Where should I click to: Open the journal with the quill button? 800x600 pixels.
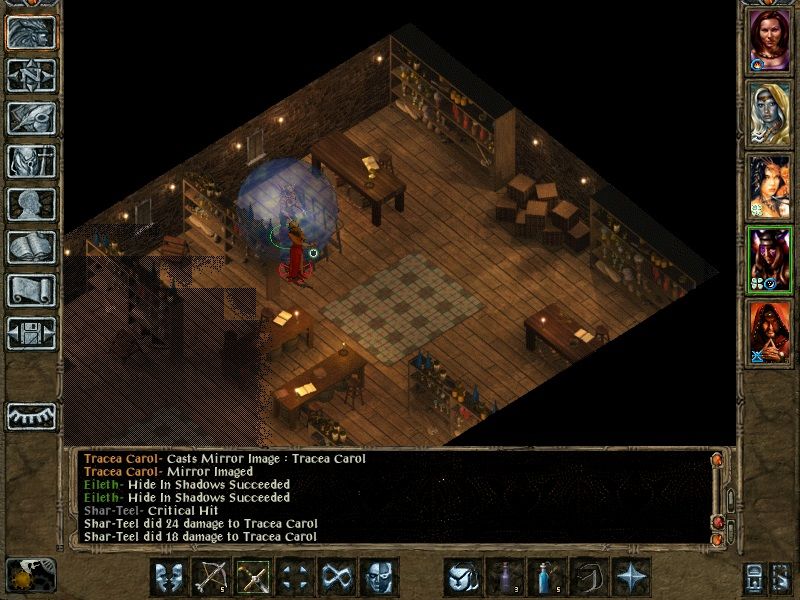[31, 118]
